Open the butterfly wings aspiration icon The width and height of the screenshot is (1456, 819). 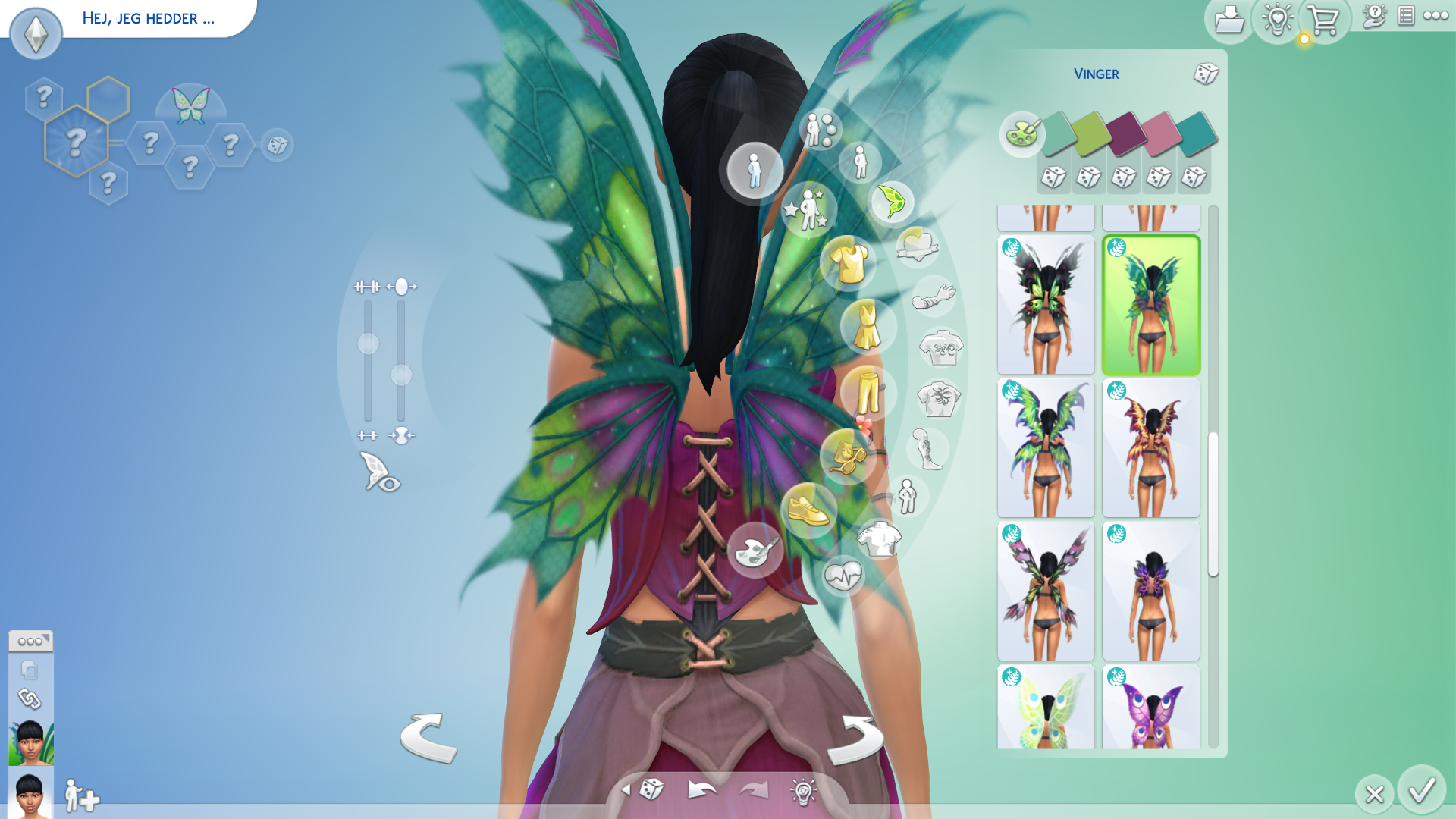190,105
